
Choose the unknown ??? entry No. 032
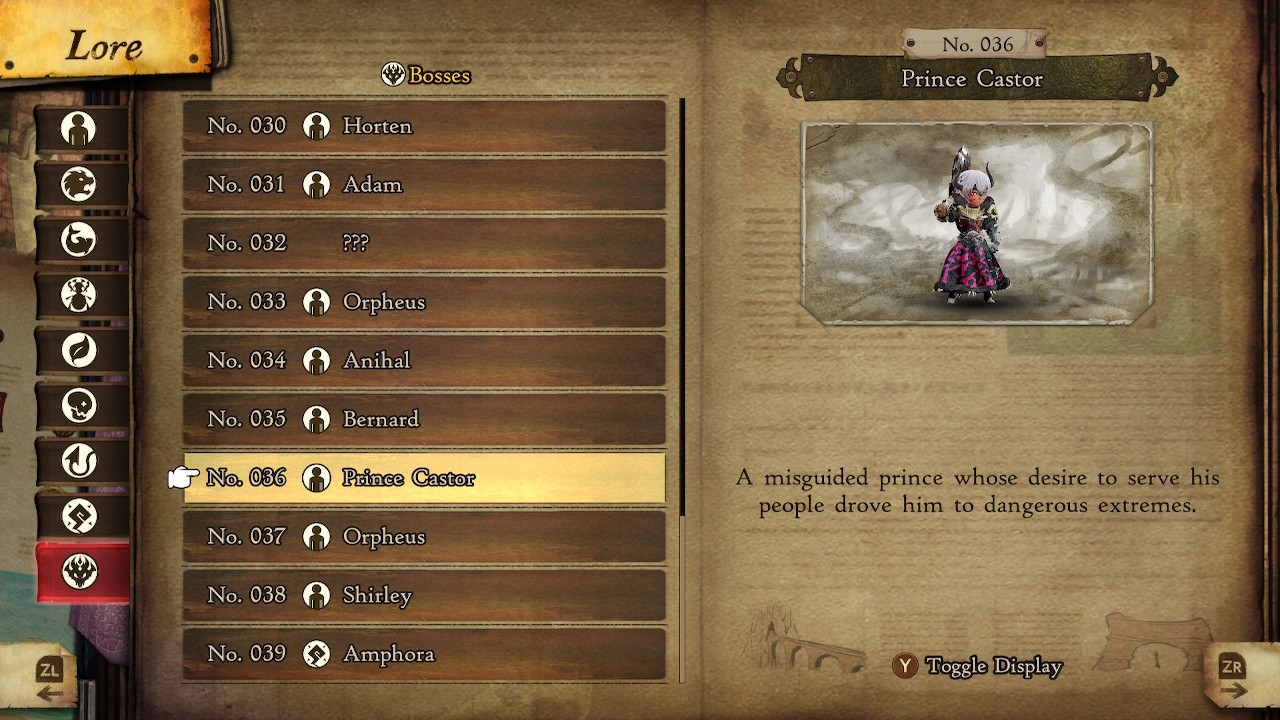(424, 243)
